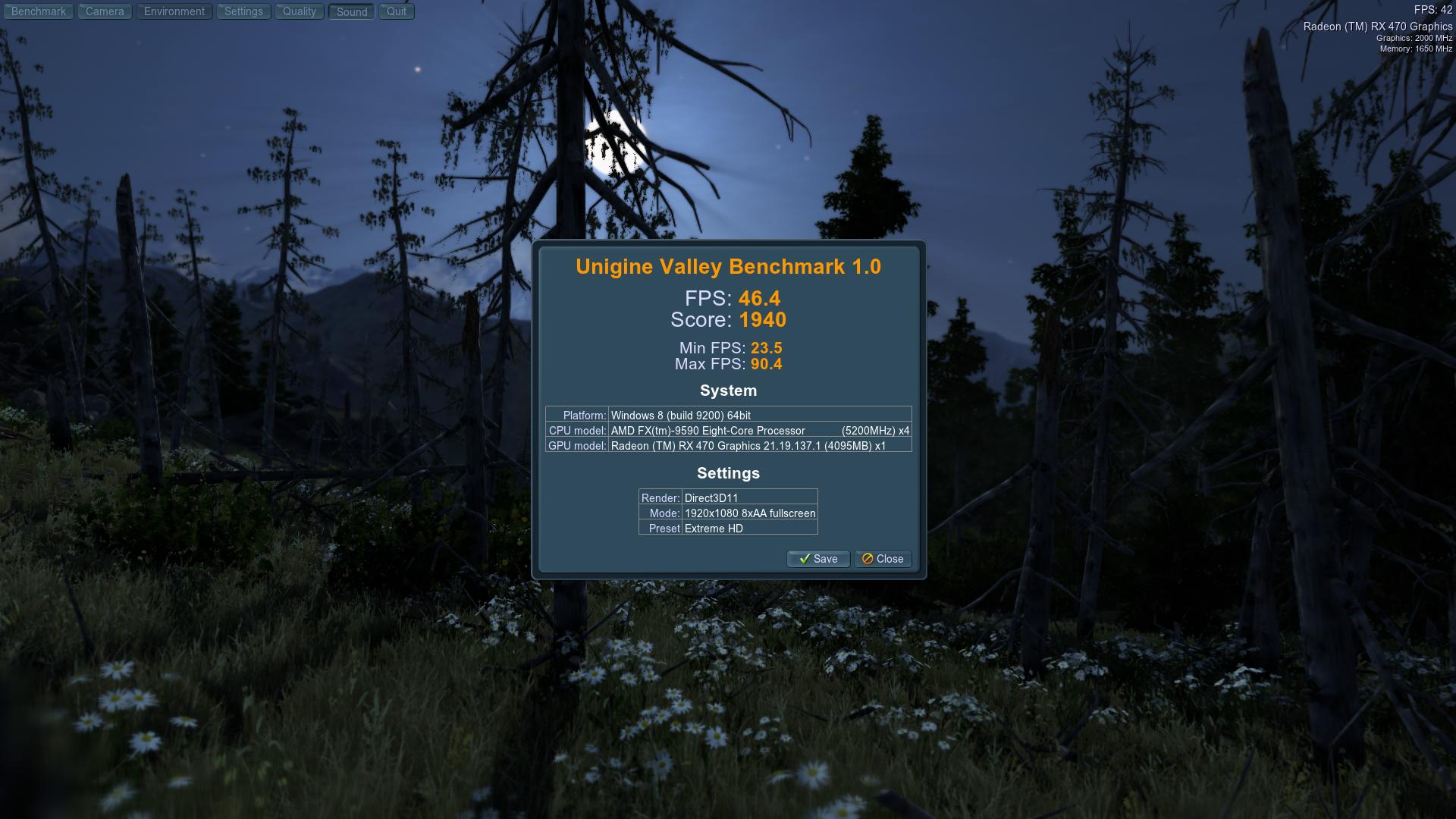
Task: Open the Camera options
Action: [x=104, y=11]
